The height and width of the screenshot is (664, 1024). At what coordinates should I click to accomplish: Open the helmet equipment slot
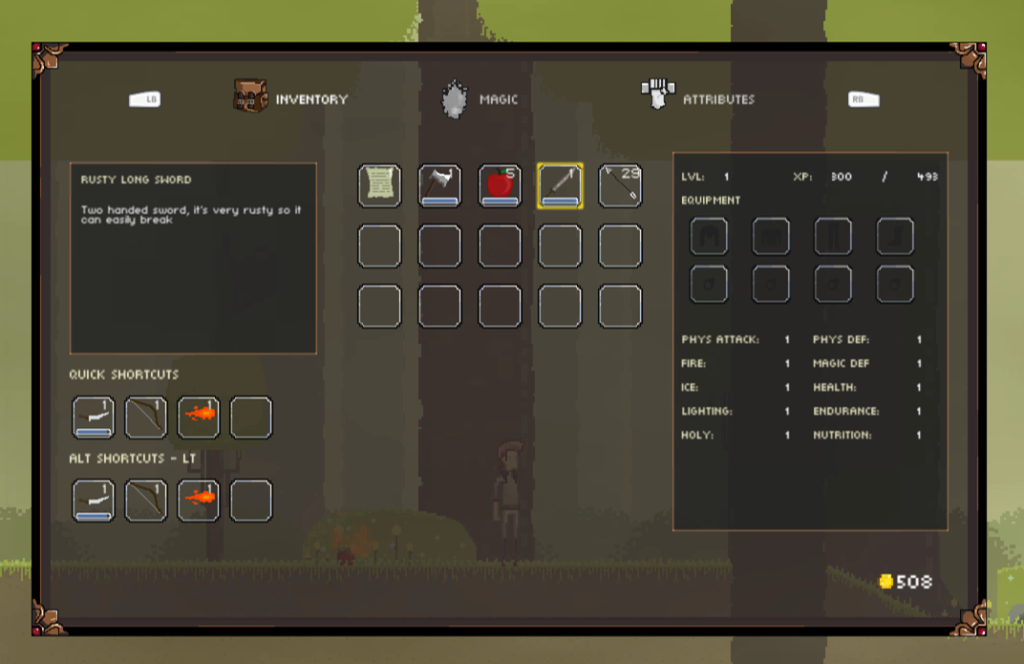click(x=709, y=237)
